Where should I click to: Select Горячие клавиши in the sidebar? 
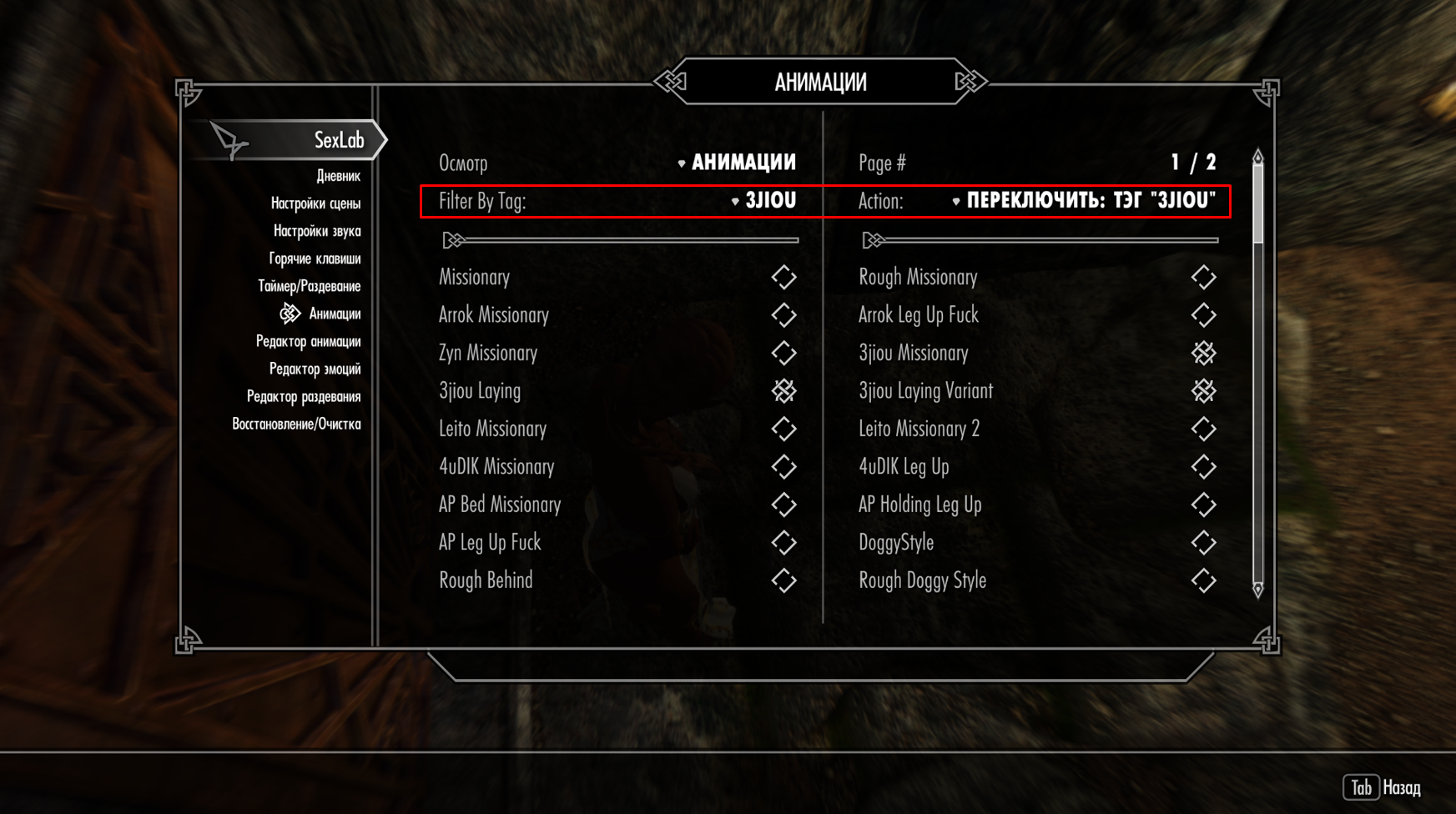click(x=315, y=259)
